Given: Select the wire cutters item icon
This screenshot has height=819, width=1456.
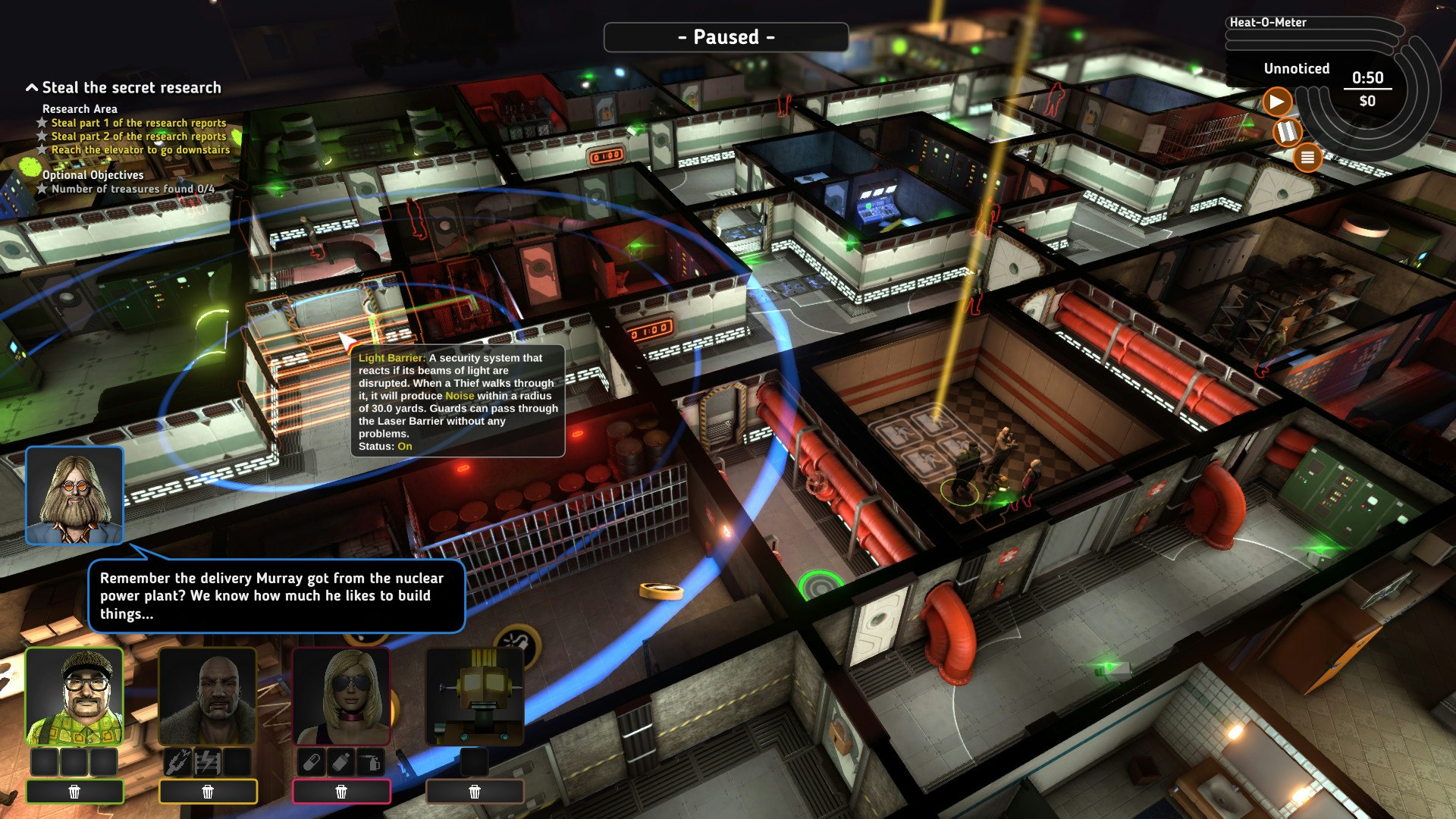Looking at the screenshot, I should 177,761.
